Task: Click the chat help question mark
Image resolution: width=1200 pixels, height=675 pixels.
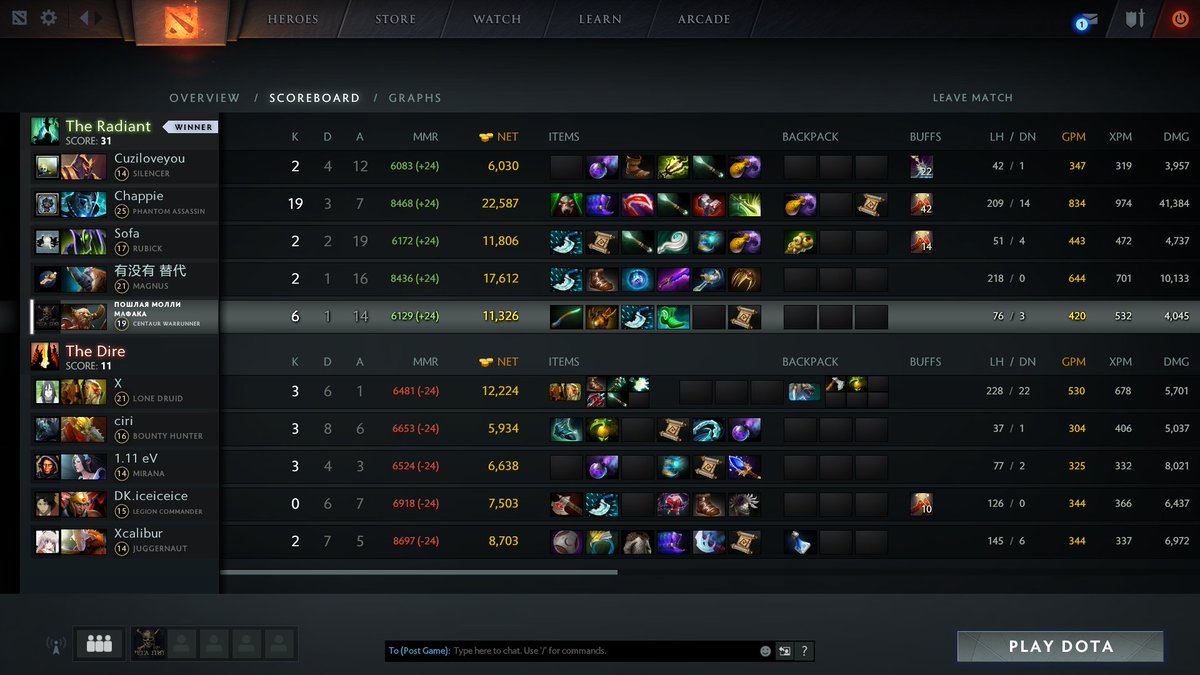Action: coord(804,651)
